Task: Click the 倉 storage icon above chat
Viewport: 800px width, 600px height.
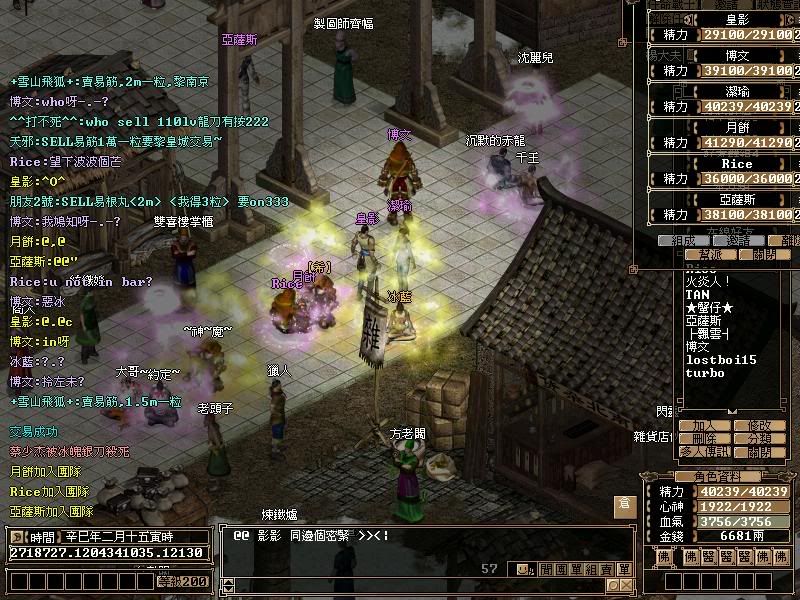Action: (624, 505)
